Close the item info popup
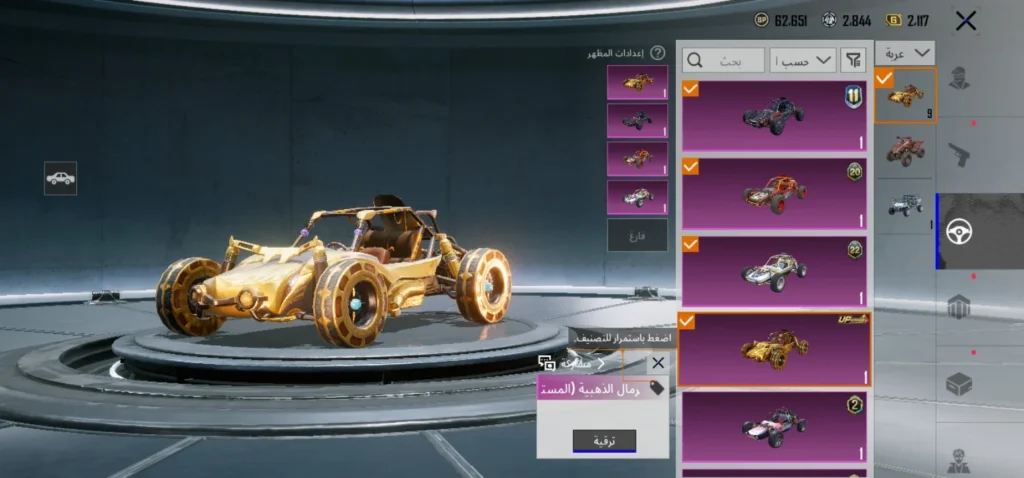The image size is (1024, 478). [657, 363]
